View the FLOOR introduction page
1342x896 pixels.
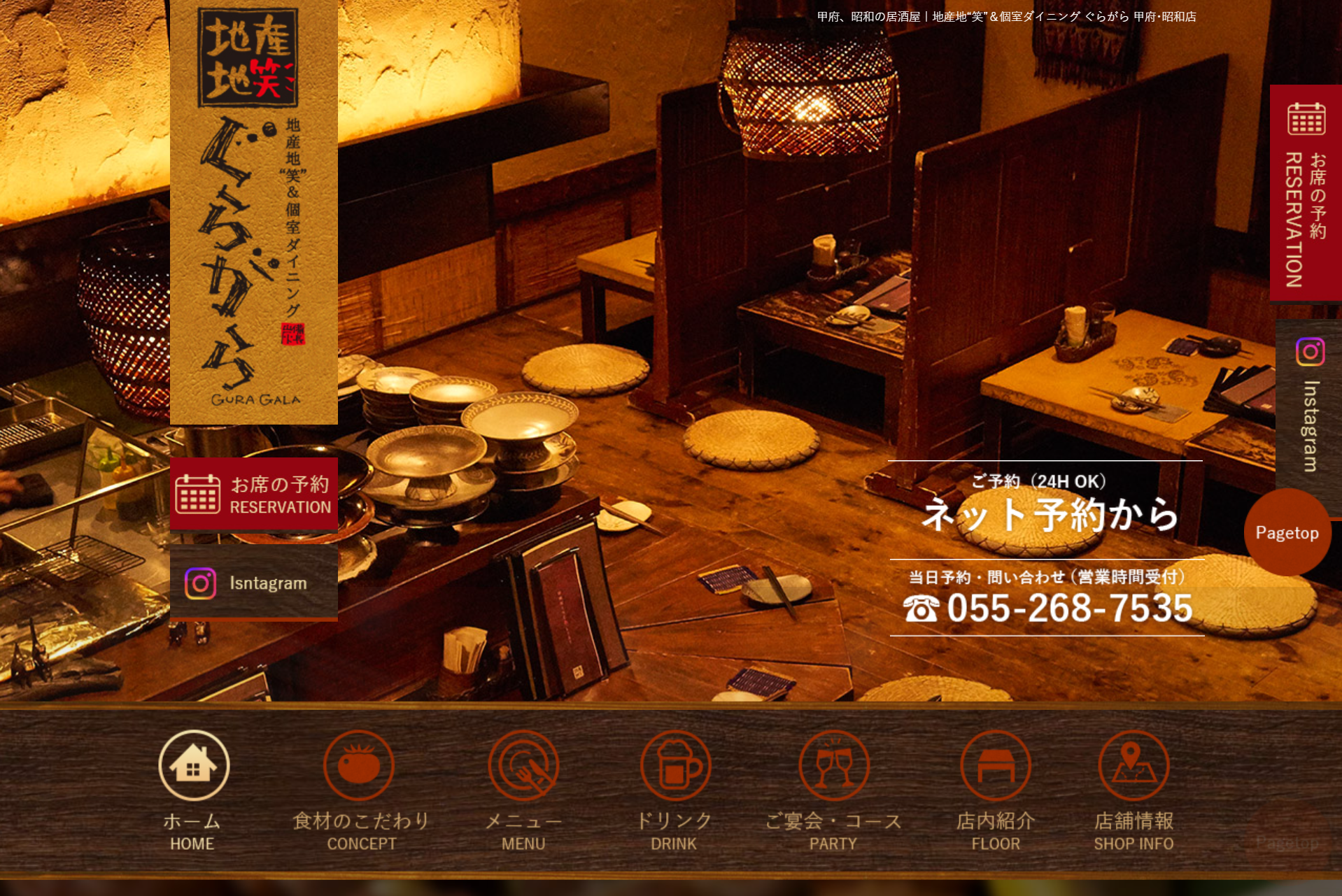pos(995,790)
